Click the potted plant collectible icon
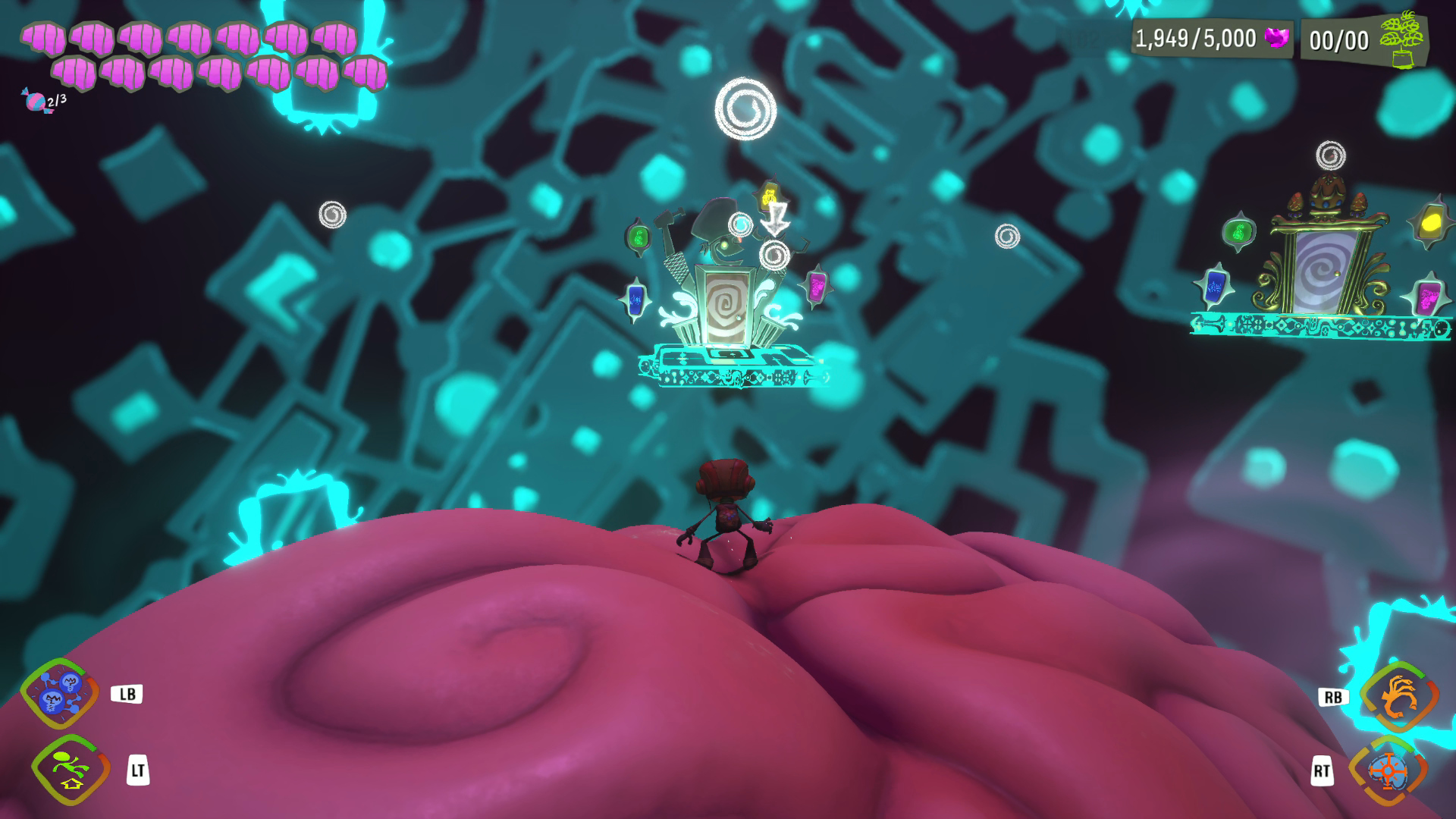This screenshot has height=819, width=1456. coord(1400,39)
